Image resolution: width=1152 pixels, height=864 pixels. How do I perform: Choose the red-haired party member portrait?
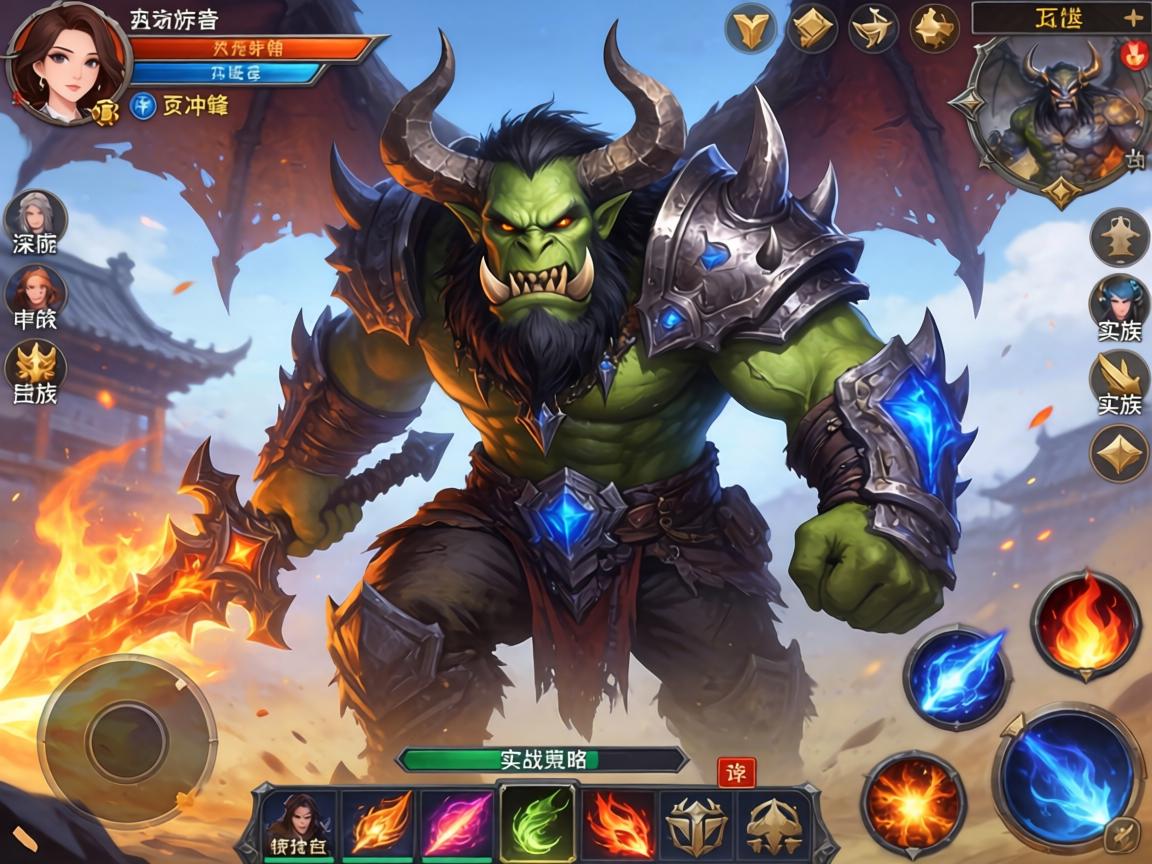tap(36, 290)
